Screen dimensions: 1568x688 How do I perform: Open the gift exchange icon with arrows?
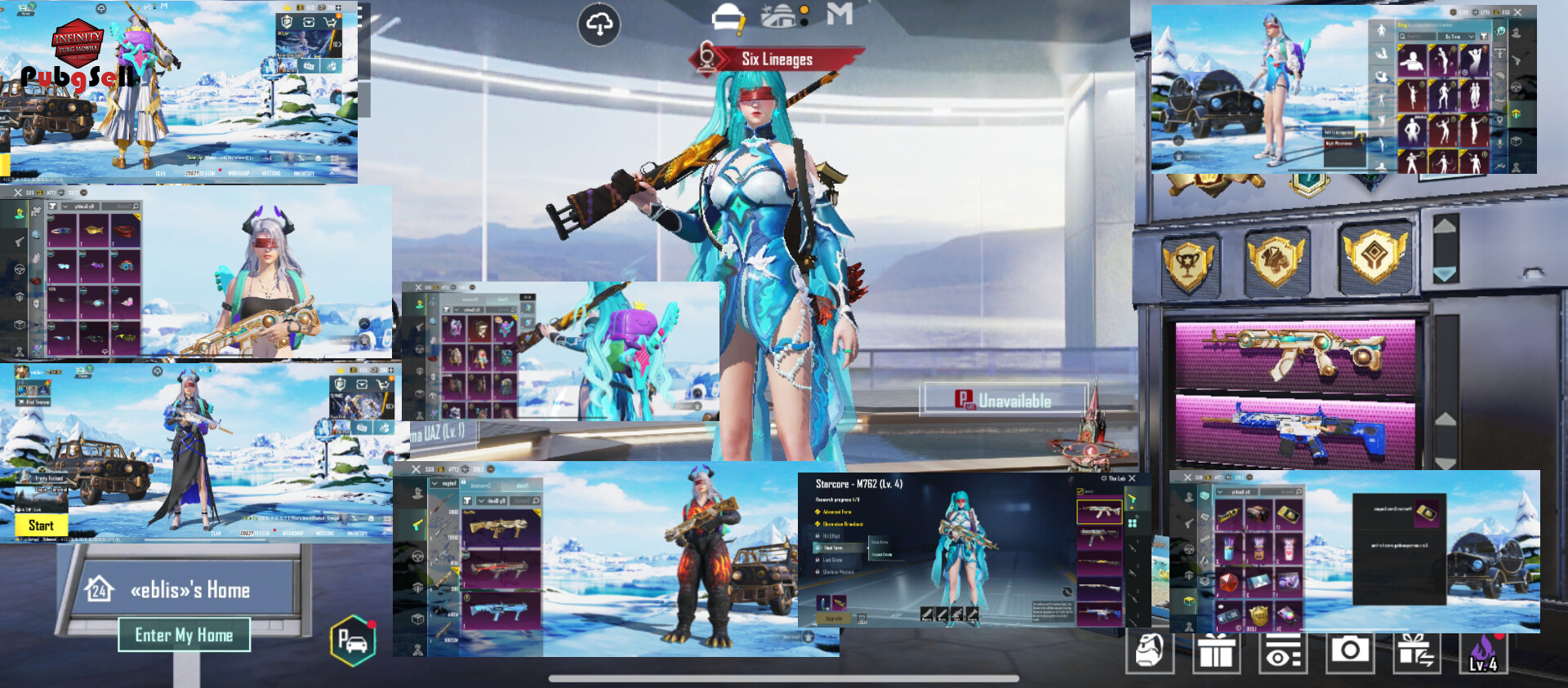click(x=1415, y=653)
